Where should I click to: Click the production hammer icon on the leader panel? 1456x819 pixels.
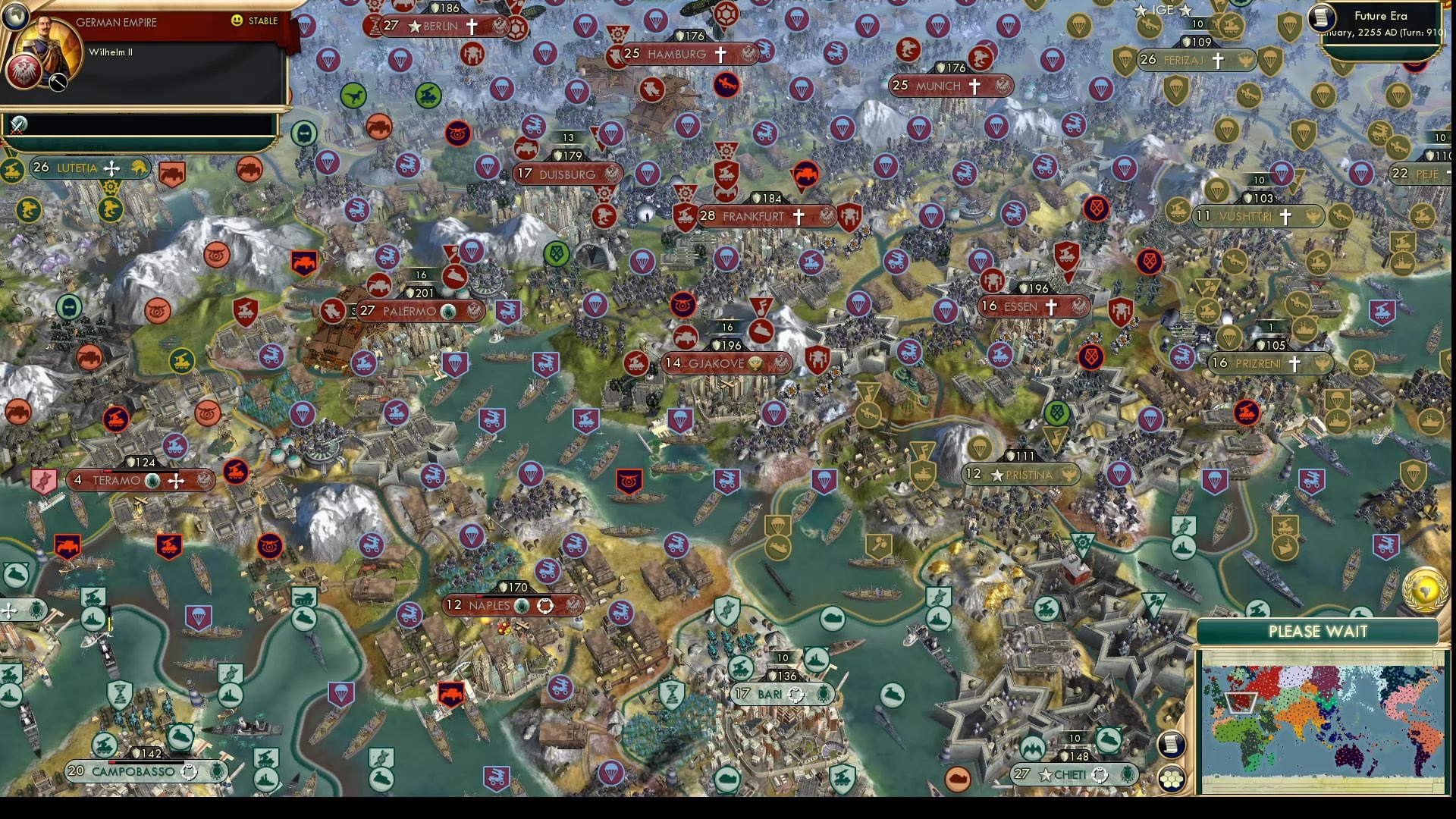pyautogui.click(x=57, y=82)
